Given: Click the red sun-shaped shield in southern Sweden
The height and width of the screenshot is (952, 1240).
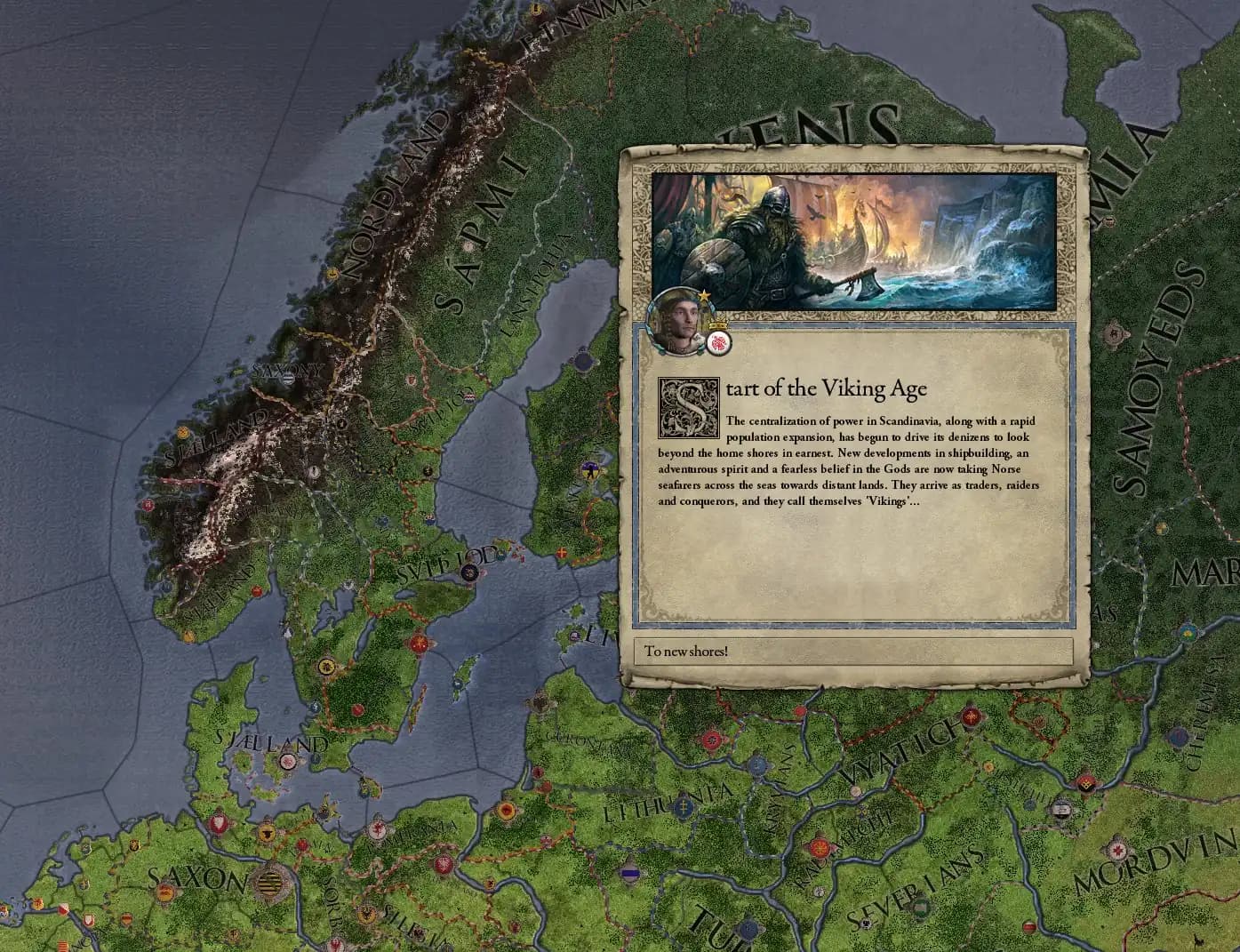Looking at the screenshot, I should tap(419, 643).
